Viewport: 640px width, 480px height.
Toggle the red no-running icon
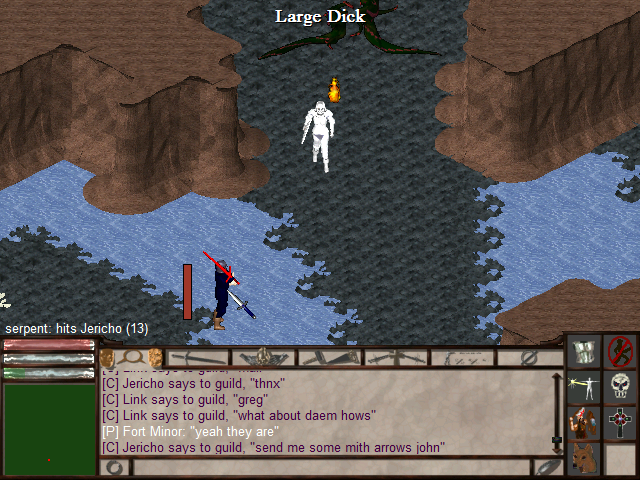pyautogui.click(x=621, y=351)
